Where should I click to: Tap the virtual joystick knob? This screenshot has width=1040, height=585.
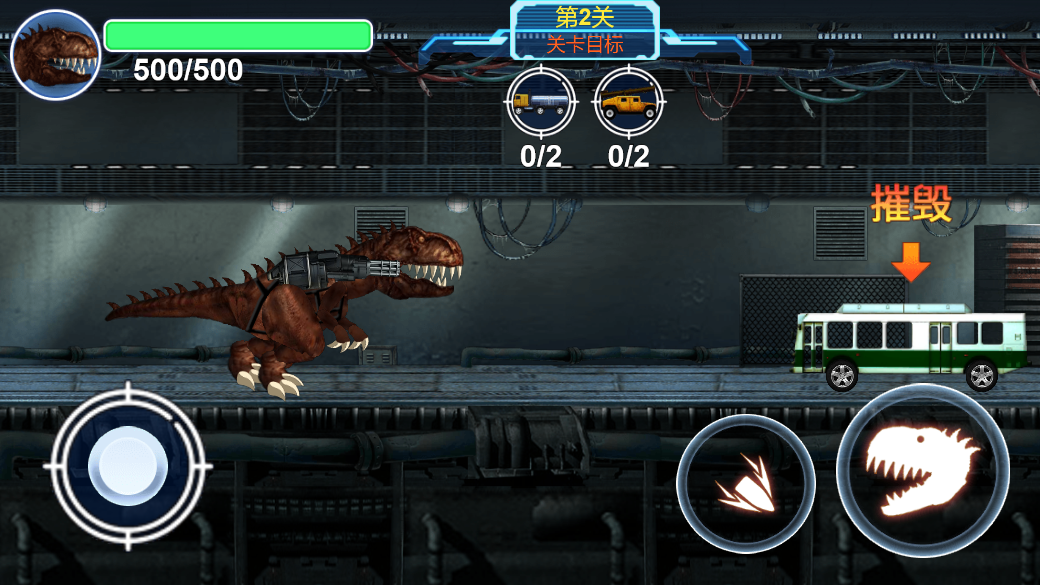(x=128, y=467)
